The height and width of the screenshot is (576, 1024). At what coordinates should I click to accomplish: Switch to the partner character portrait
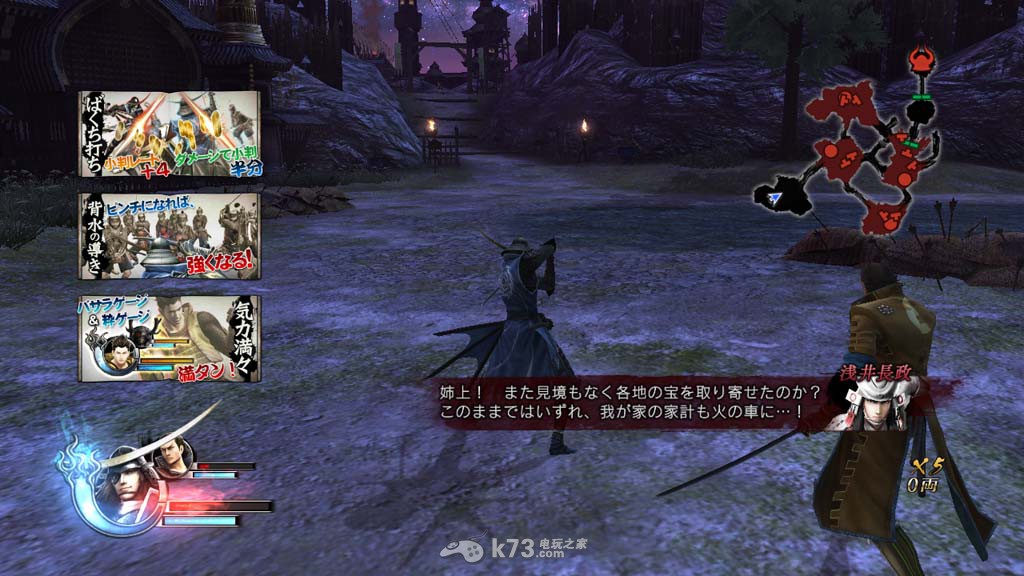pyautogui.click(x=171, y=458)
